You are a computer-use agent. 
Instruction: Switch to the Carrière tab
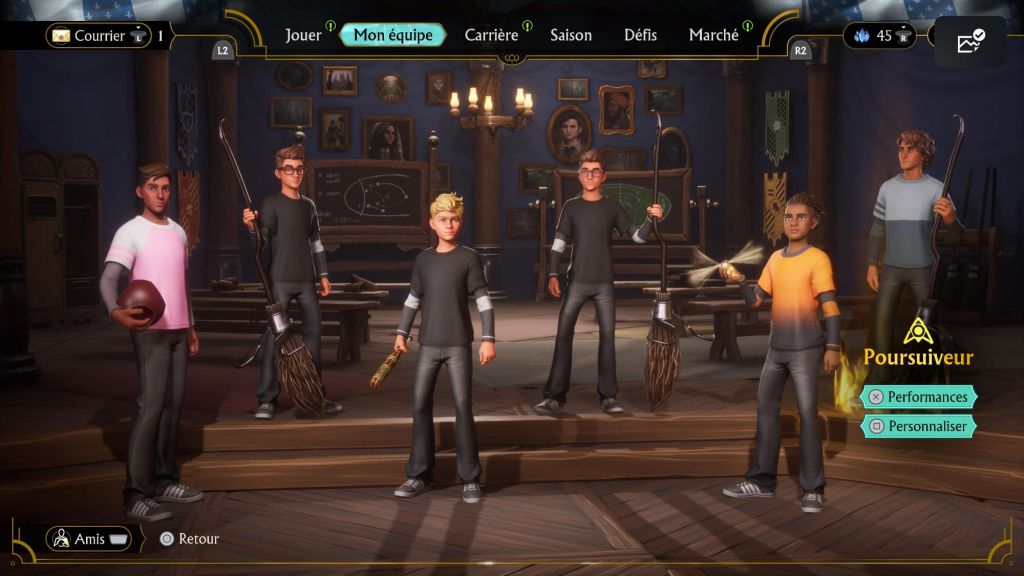[491, 35]
